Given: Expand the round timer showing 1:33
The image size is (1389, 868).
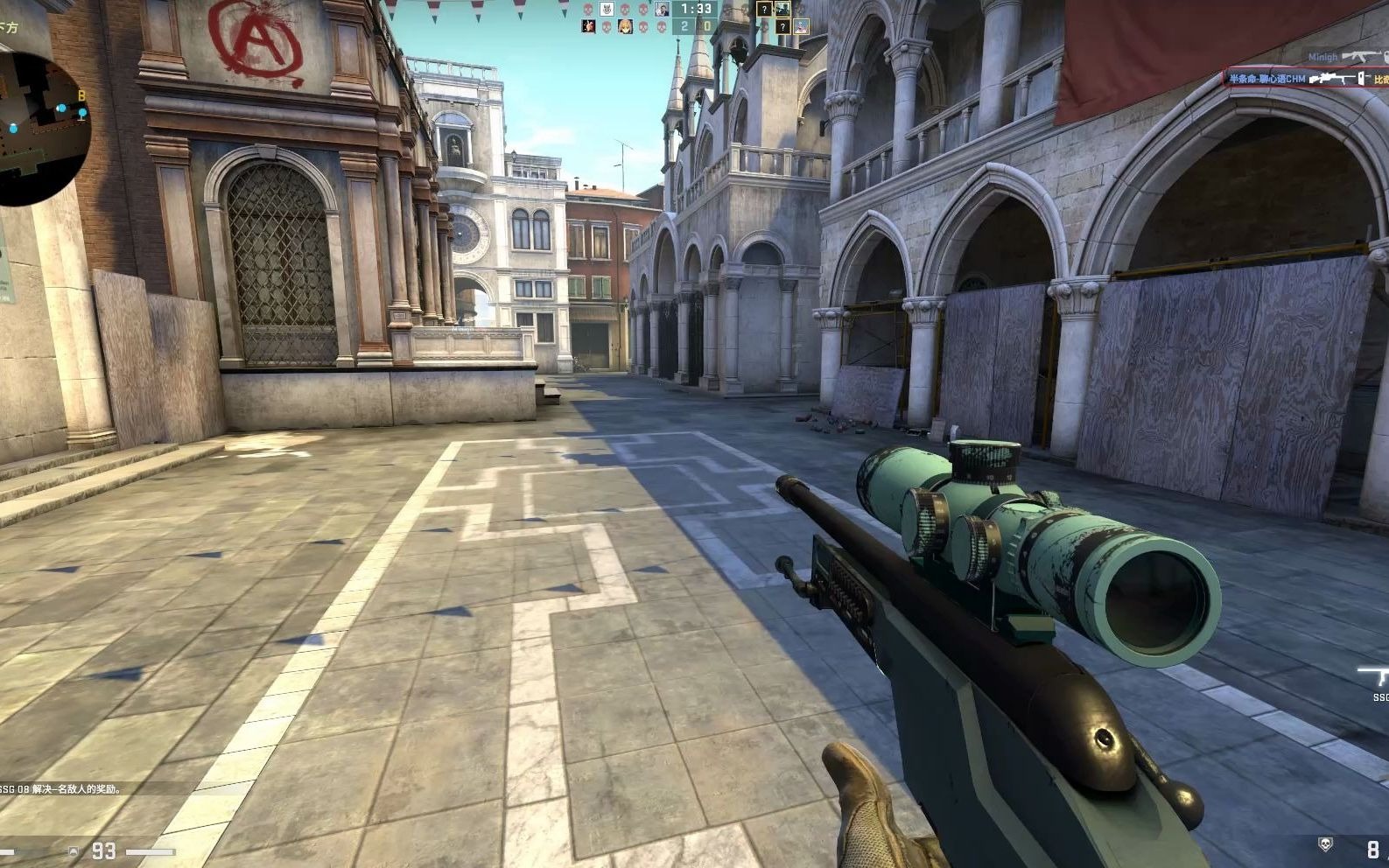Looking at the screenshot, I should tap(696, 10).
